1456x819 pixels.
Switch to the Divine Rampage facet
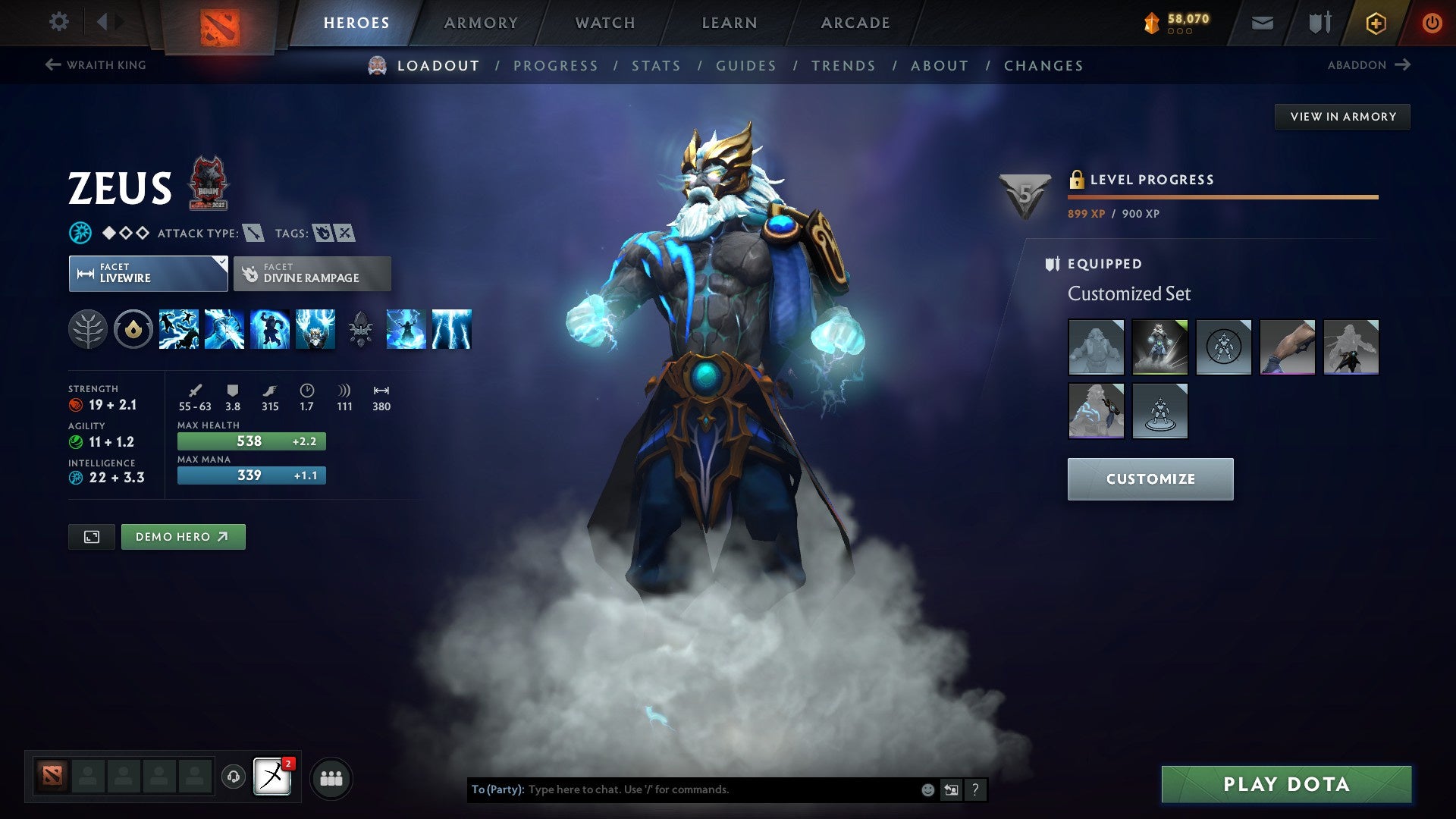click(312, 273)
